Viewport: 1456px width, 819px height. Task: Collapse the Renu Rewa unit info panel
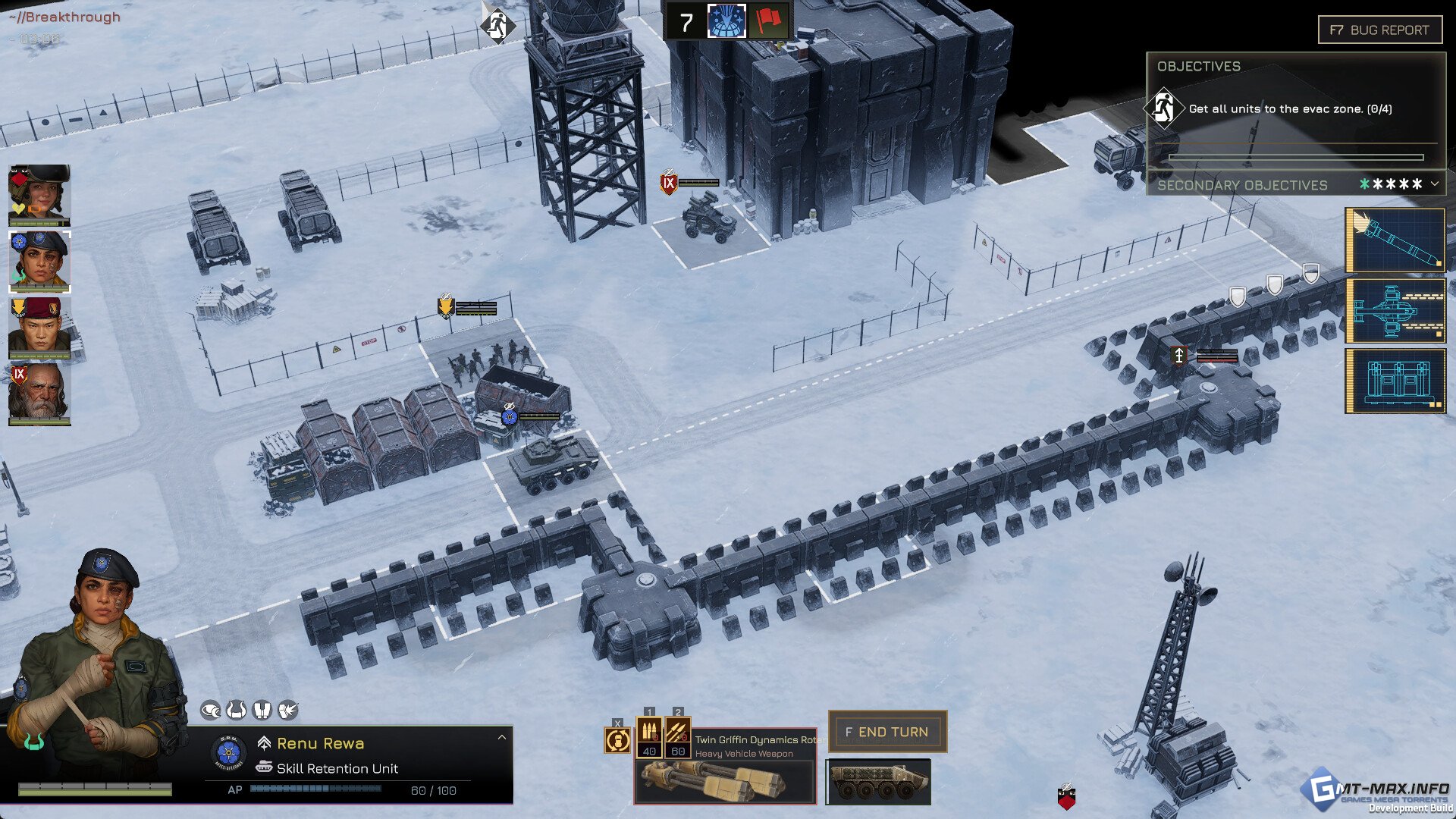[501, 737]
